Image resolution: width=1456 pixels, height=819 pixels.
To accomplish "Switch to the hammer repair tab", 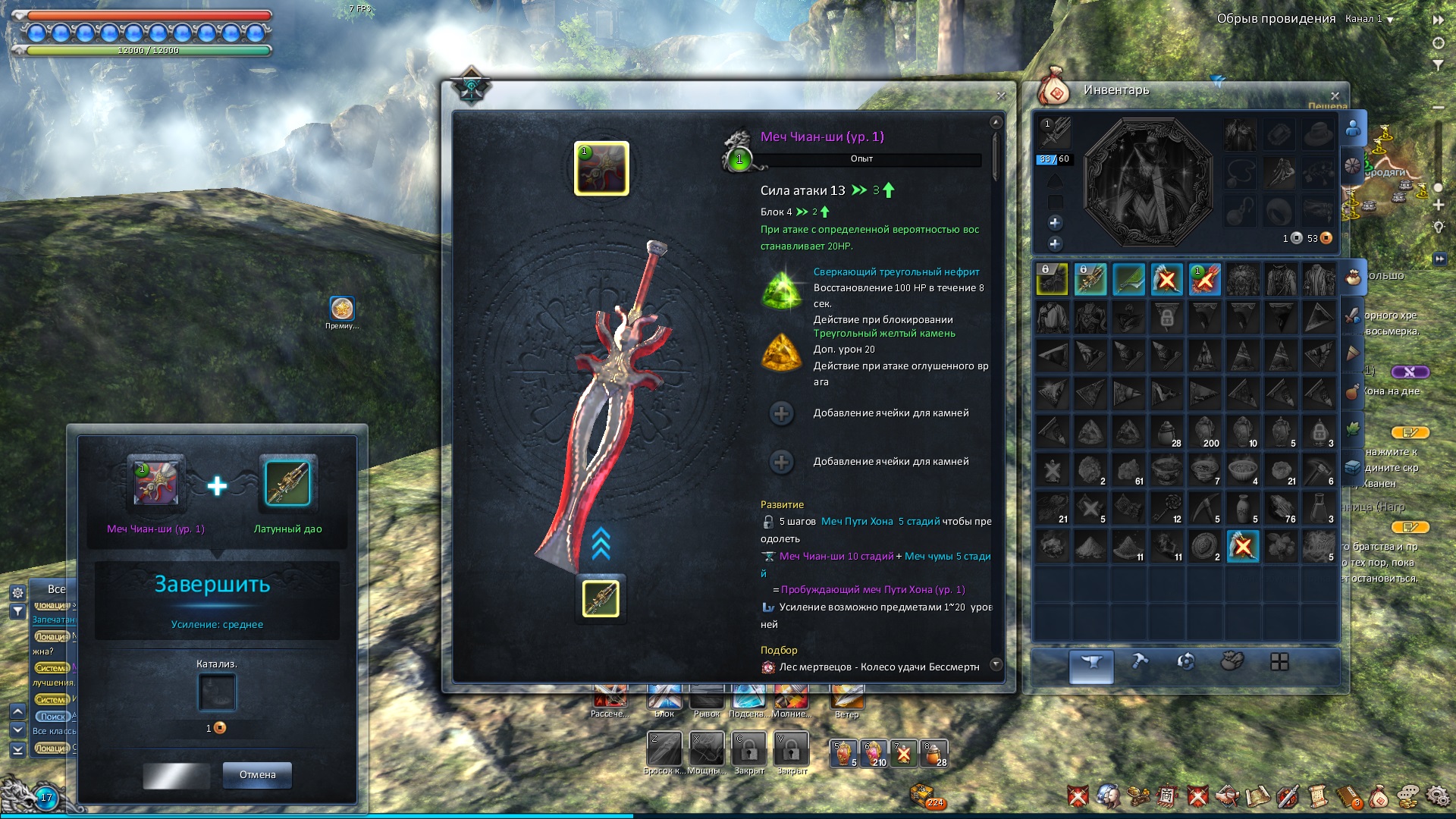I will coord(1139,662).
